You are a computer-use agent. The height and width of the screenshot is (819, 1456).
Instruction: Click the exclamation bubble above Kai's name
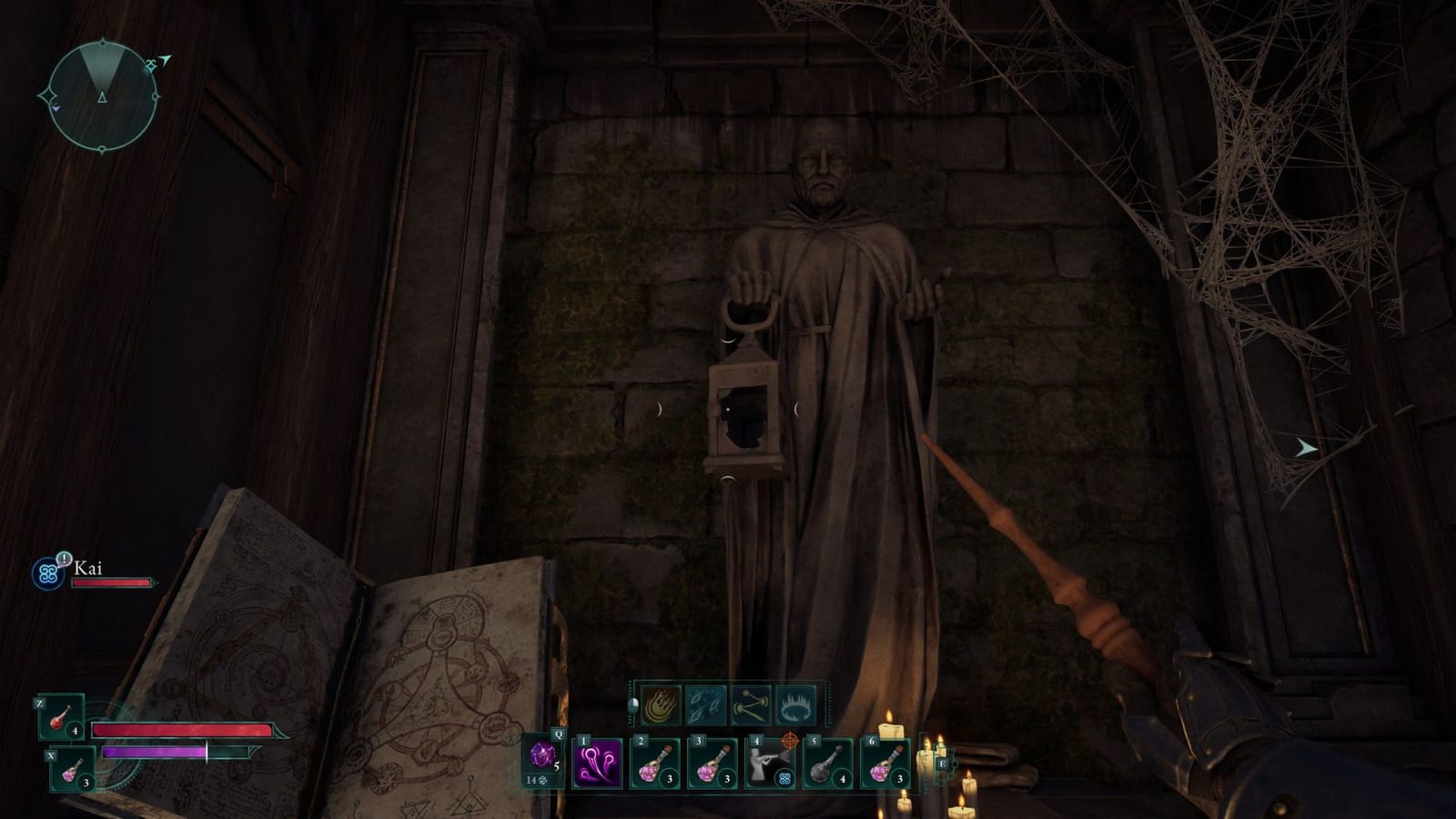(x=65, y=559)
